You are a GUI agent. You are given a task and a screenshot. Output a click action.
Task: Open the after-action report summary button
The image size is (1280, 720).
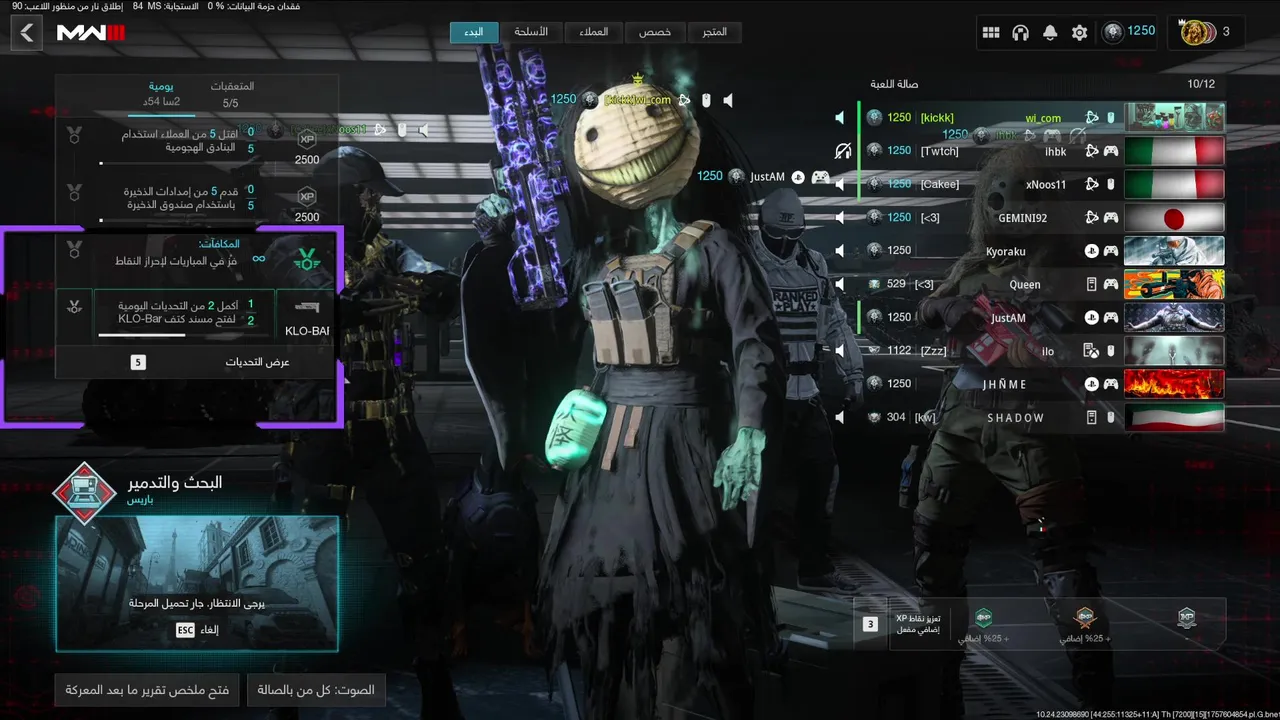pyautogui.click(x=147, y=690)
